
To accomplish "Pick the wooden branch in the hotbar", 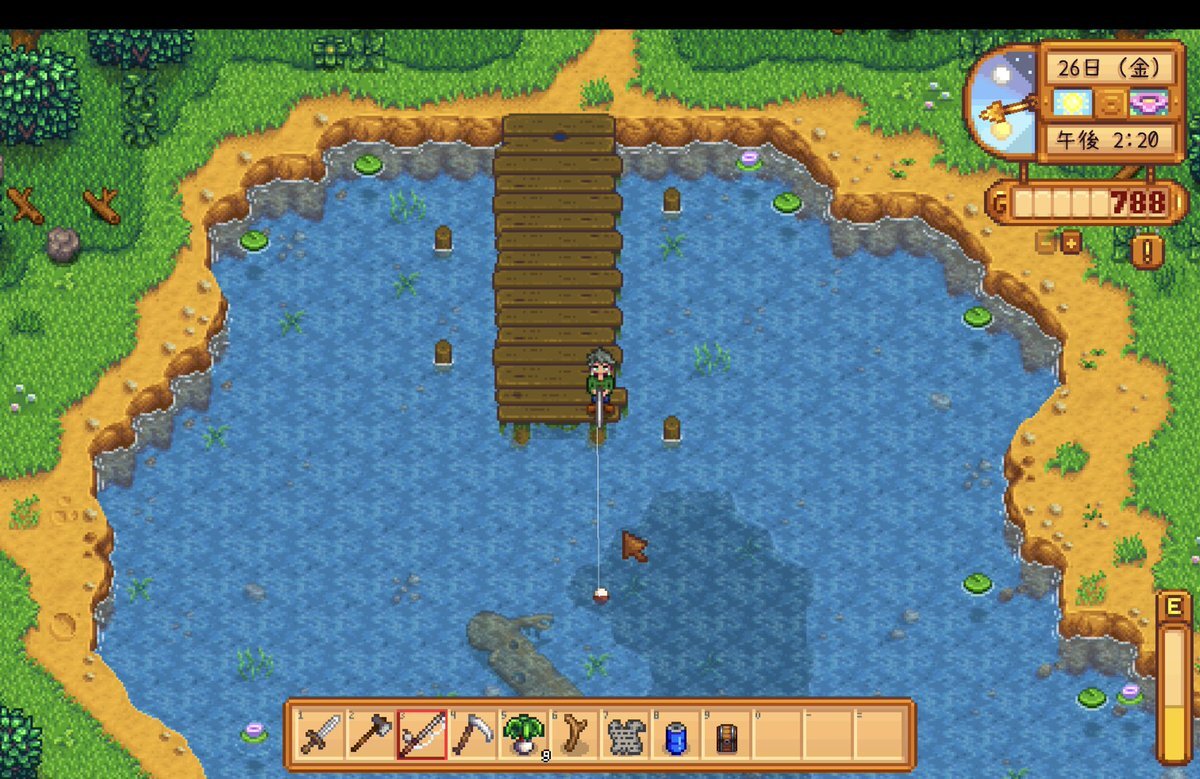I will [575, 736].
